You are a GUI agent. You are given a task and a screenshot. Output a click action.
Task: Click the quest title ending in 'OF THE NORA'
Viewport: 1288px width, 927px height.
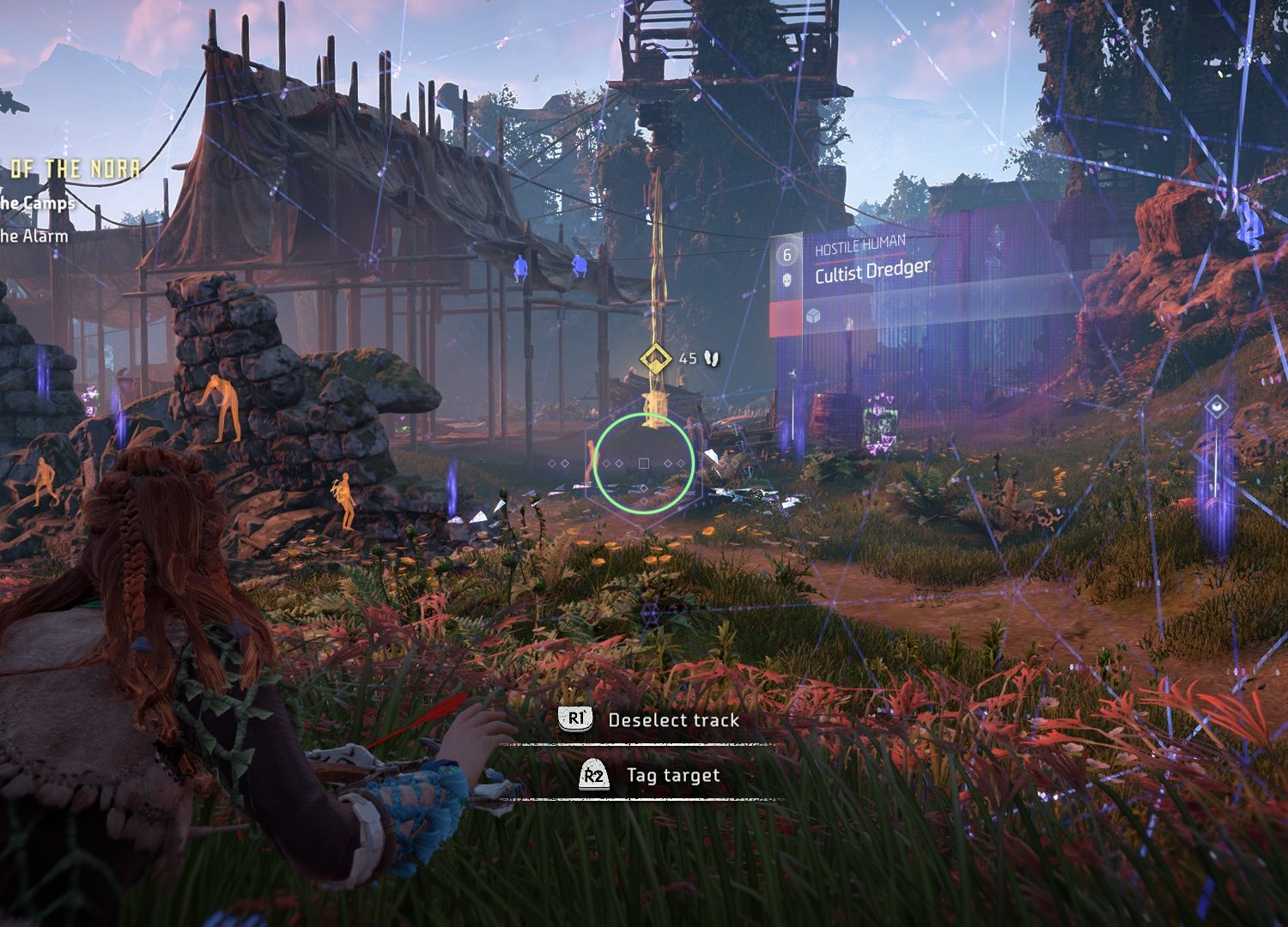[x=75, y=169]
